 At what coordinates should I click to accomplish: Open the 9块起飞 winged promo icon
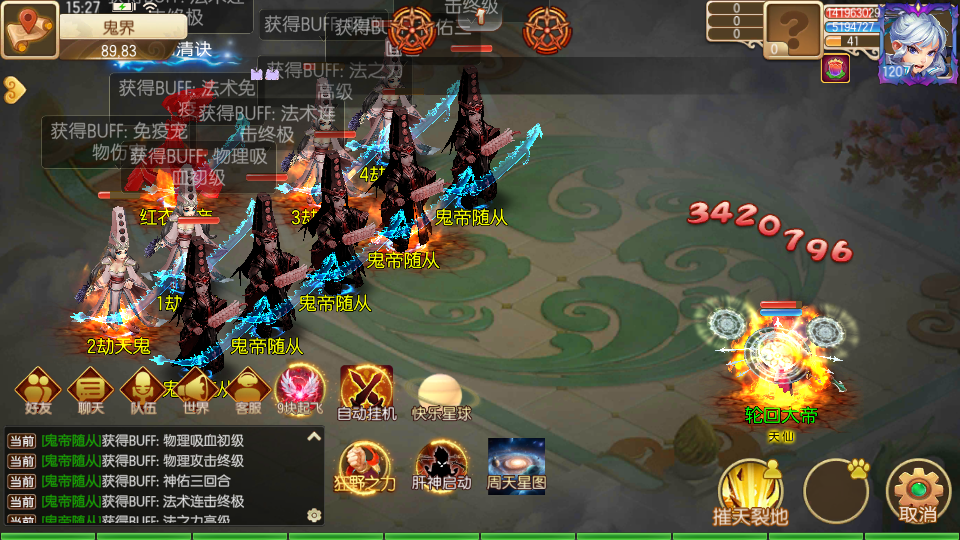(300, 389)
